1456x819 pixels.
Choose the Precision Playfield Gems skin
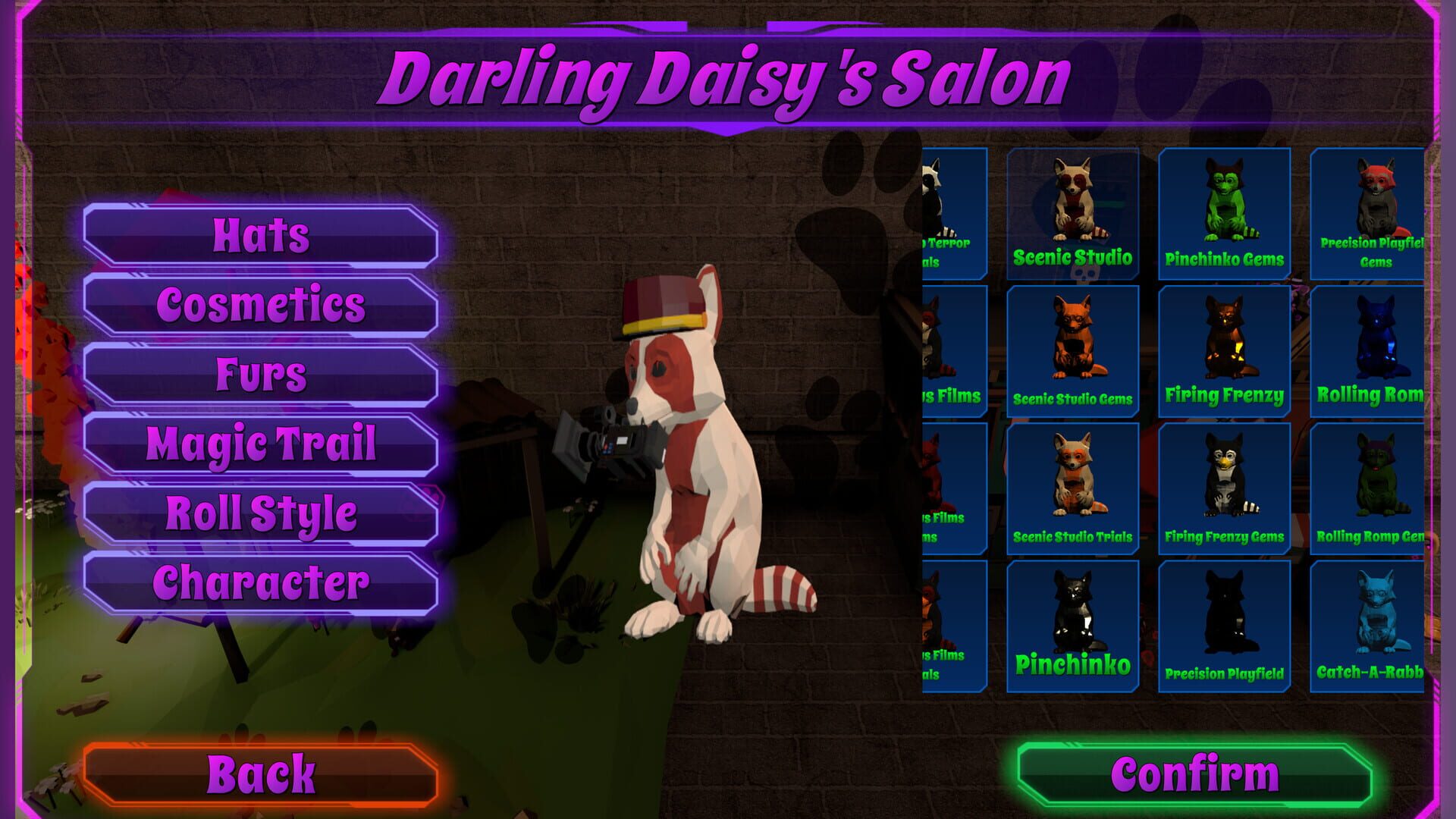click(1370, 212)
